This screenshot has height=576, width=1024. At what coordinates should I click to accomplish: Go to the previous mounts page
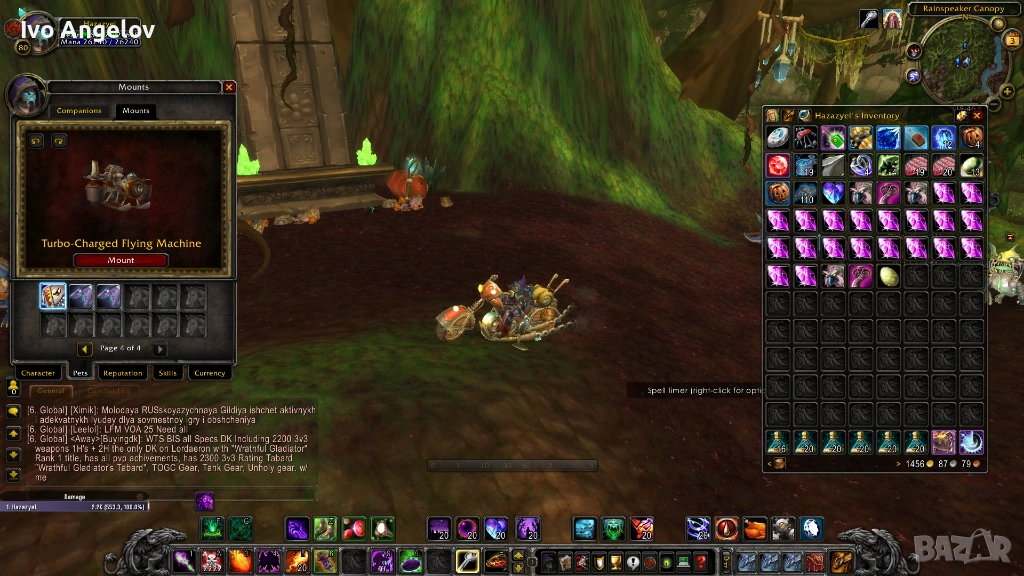pyautogui.click(x=85, y=349)
